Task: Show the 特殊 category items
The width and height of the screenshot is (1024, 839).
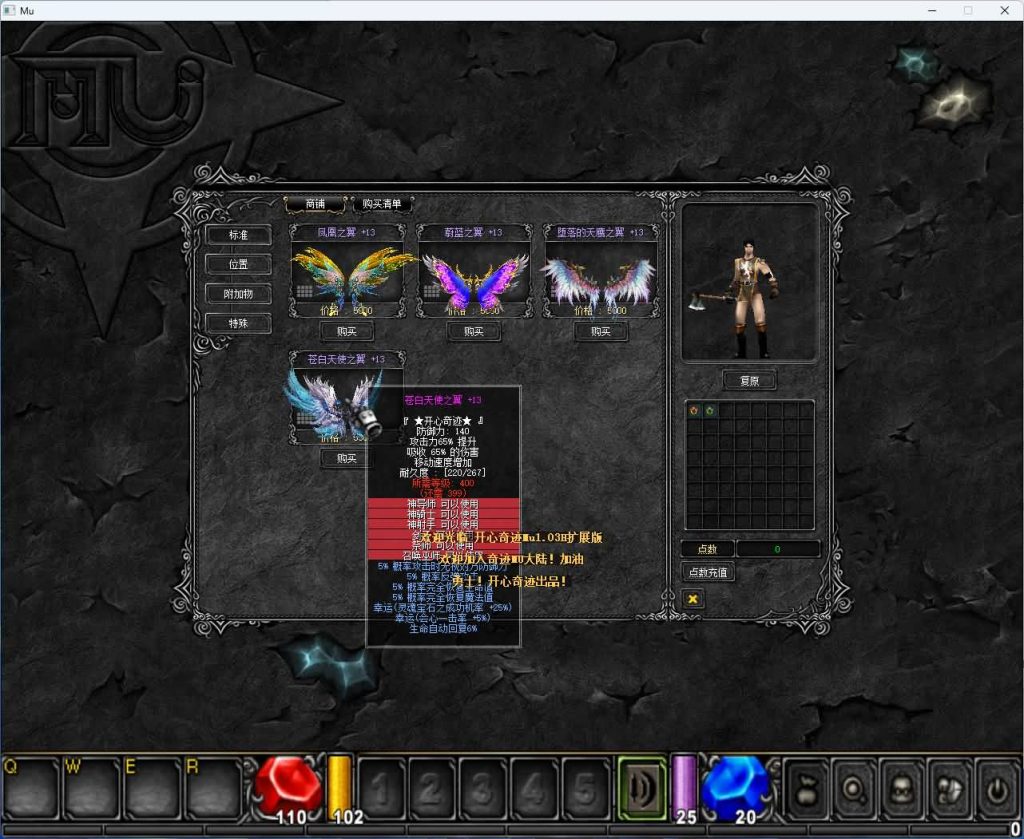Action: (x=238, y=323)
